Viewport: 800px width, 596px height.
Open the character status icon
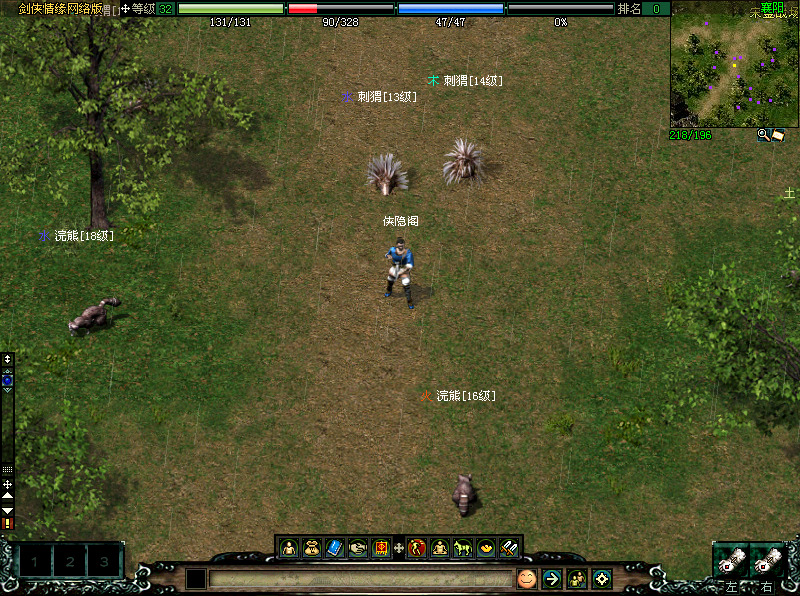289,548
